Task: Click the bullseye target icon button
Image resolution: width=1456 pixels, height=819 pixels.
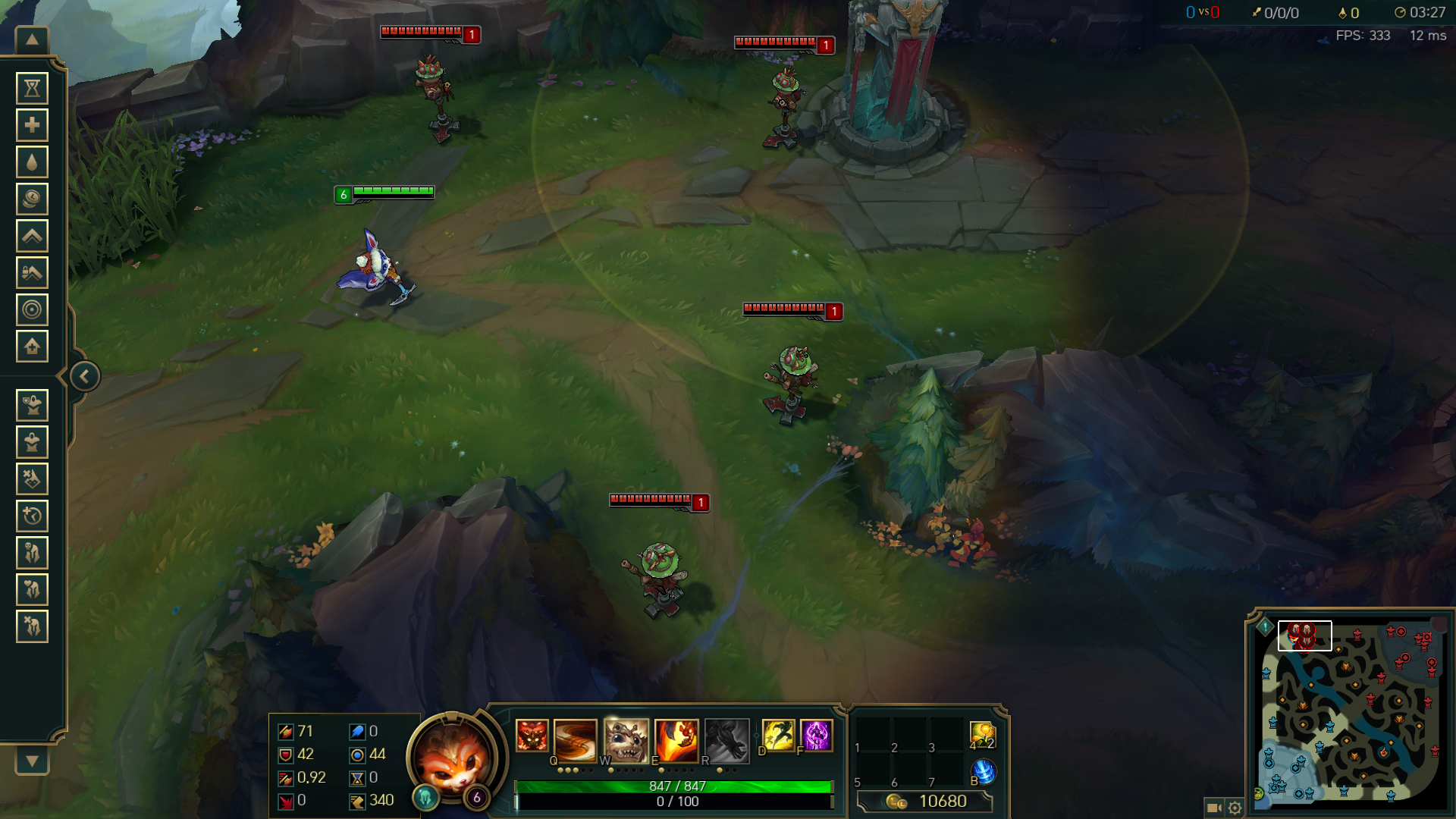Action: pos(32,309)
